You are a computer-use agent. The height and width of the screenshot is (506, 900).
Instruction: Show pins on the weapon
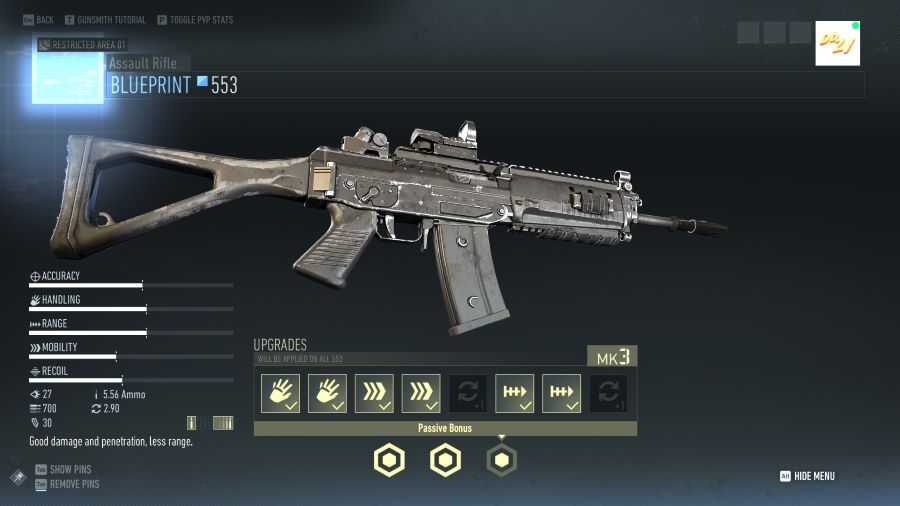[68, 469]
